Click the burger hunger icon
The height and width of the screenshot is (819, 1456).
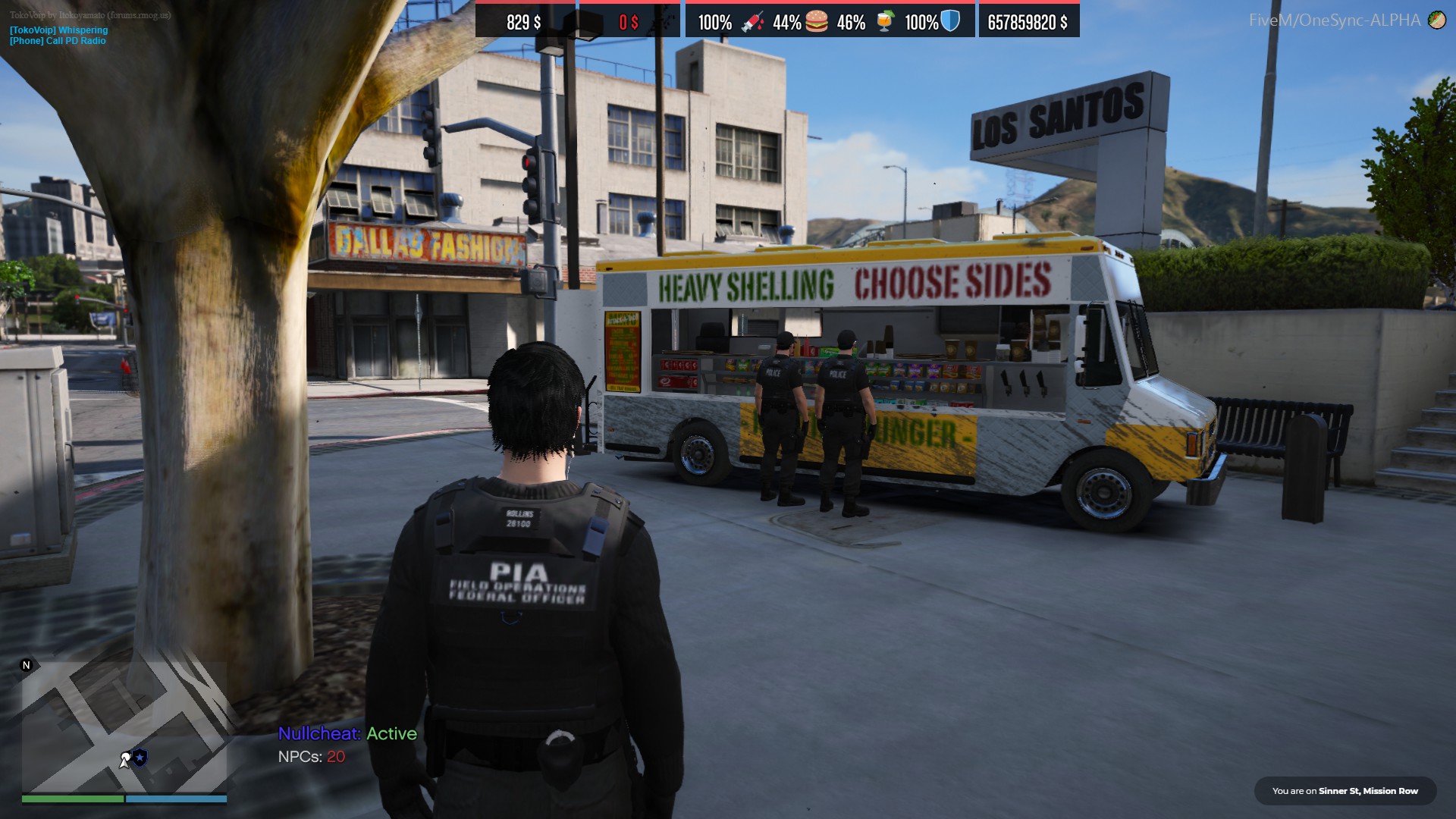pyautogui.click(x=817, y=21)
